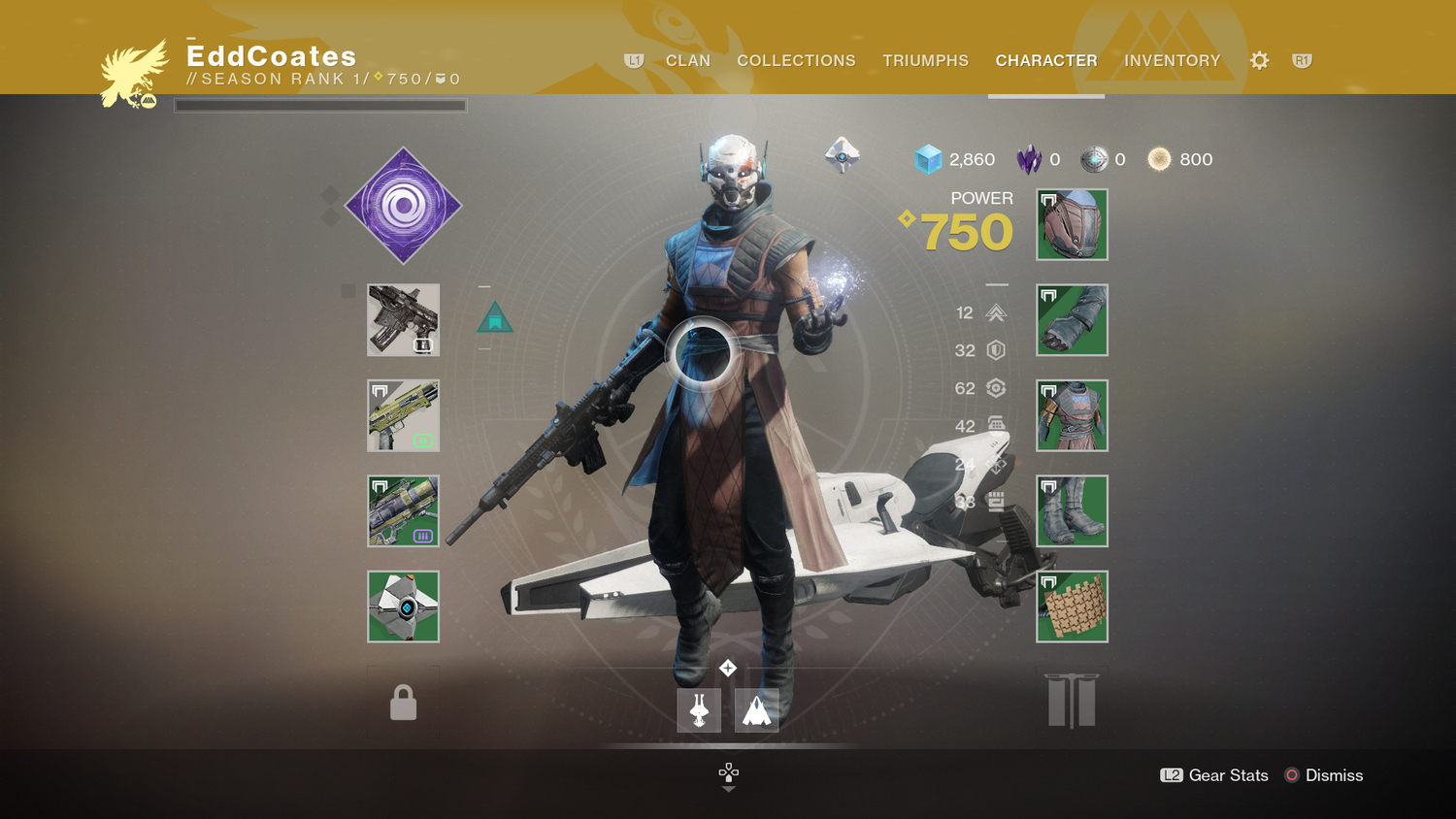1456x819 pixels.
Task: Open the clan banner slot
Action: tap(1072, 701)
